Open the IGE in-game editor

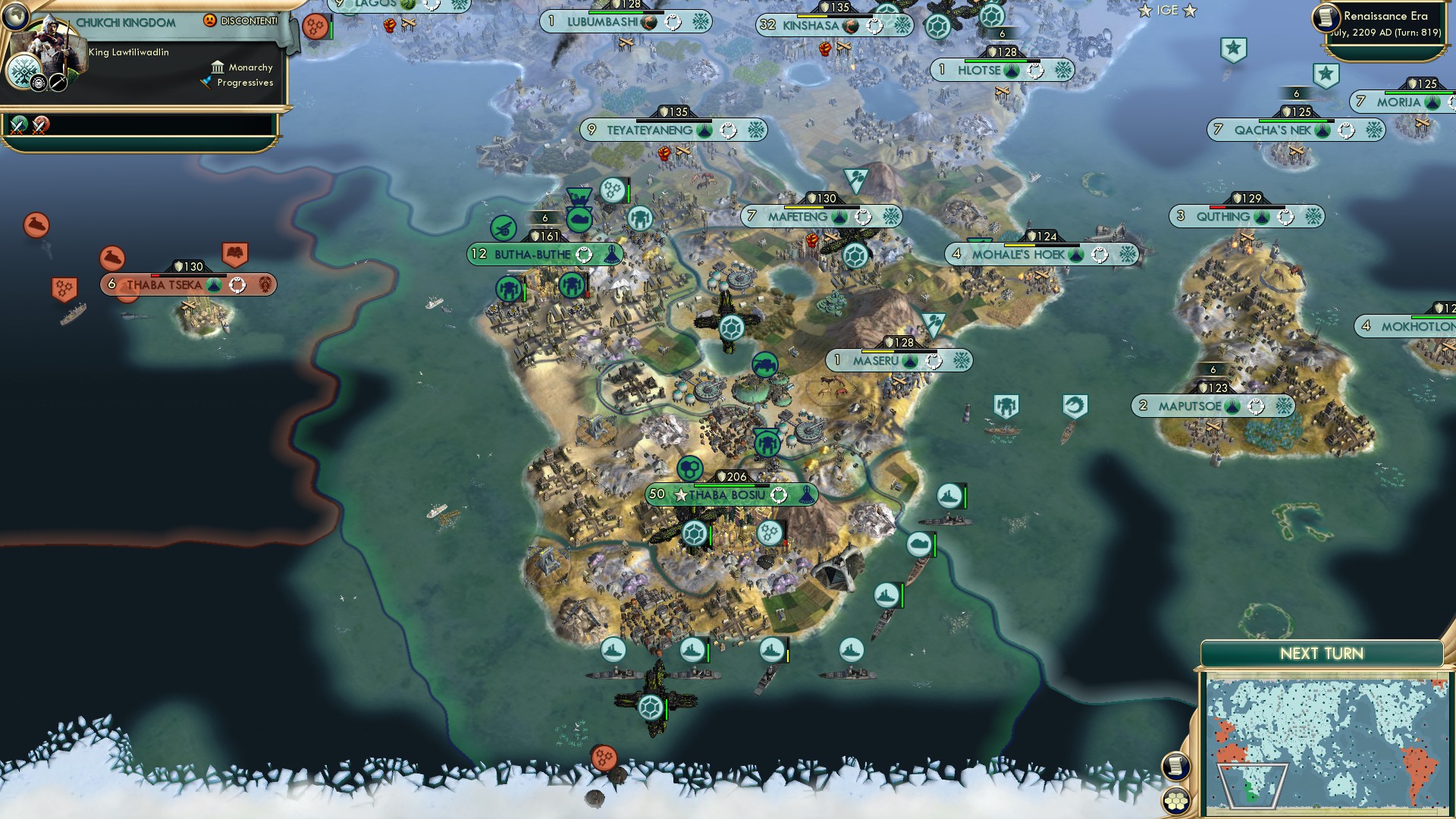pos(1167,11)
